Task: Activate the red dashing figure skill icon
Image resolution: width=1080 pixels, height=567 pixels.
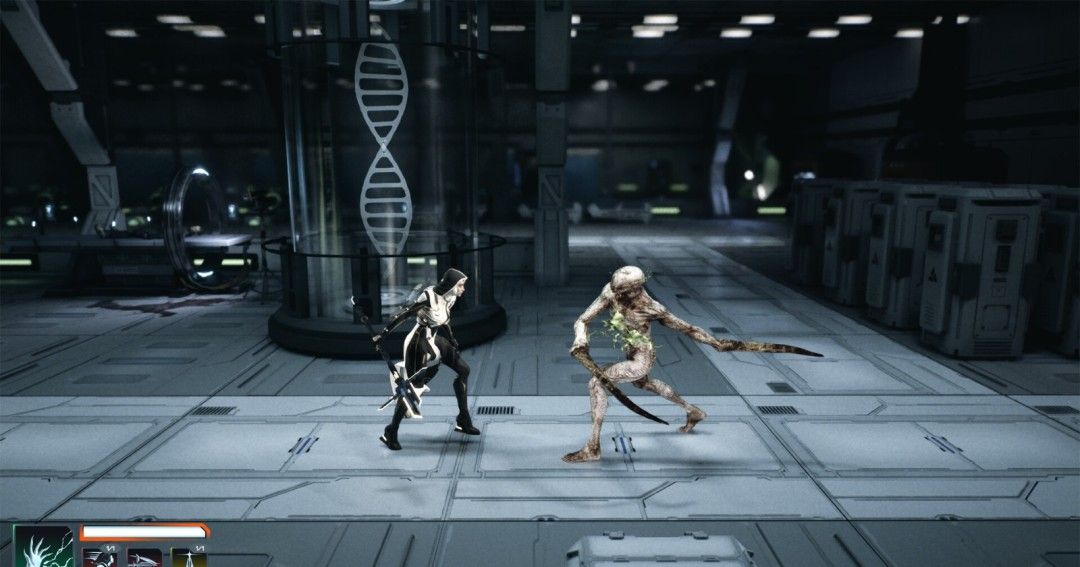Action: coord(99,558)
